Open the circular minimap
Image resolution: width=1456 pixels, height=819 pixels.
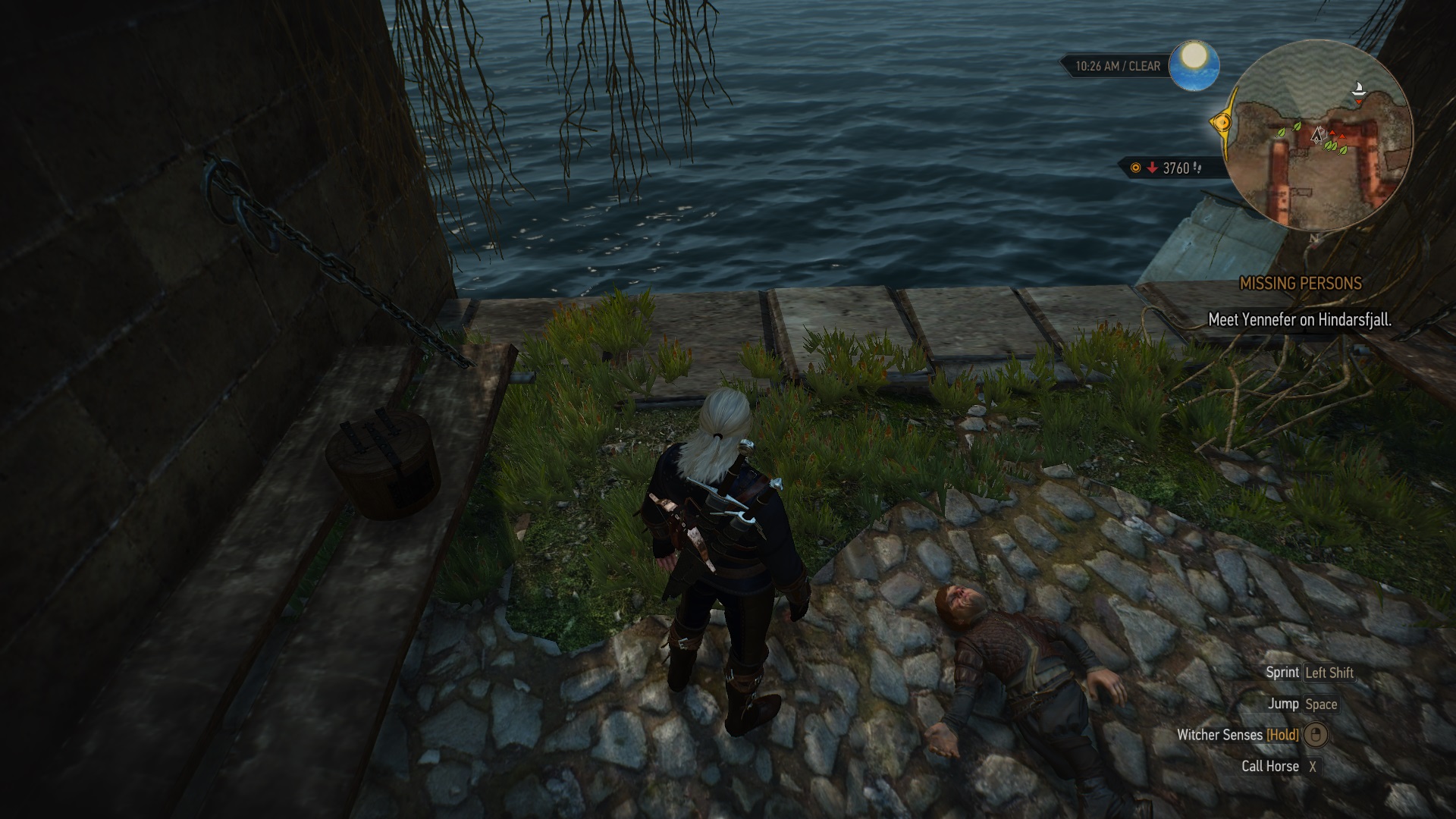(x=1318, y=136)
